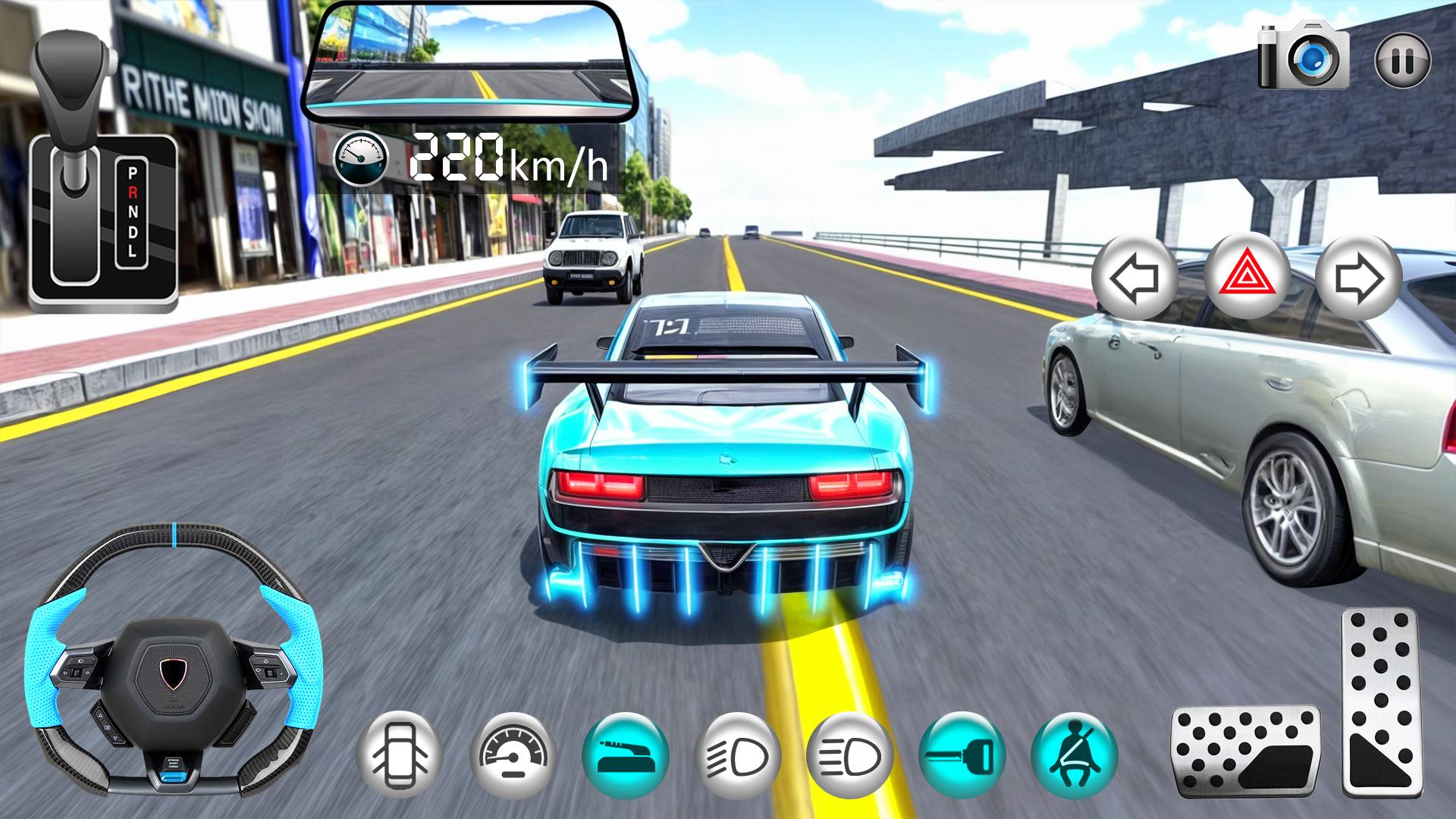Fasten the seatbelt button
The height and width of the screenshot is (819, 1456).
coord(1074,756)
